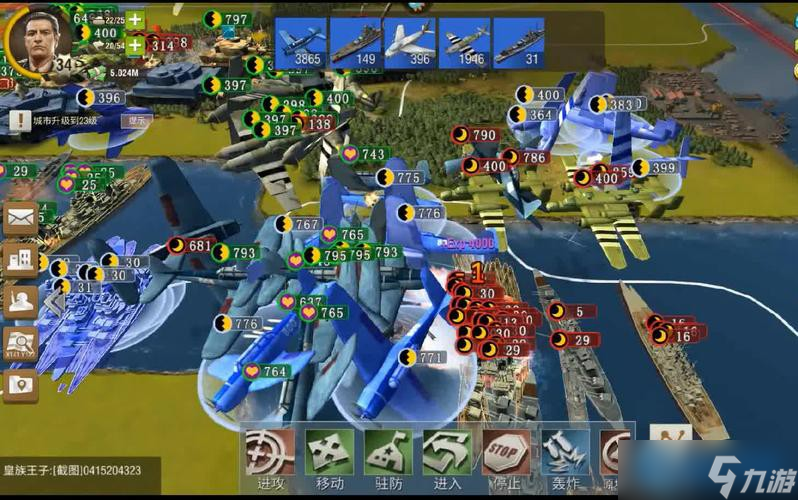Open the soldier troops menu
This screenshot has height=500, width=798.
[20, 300]
